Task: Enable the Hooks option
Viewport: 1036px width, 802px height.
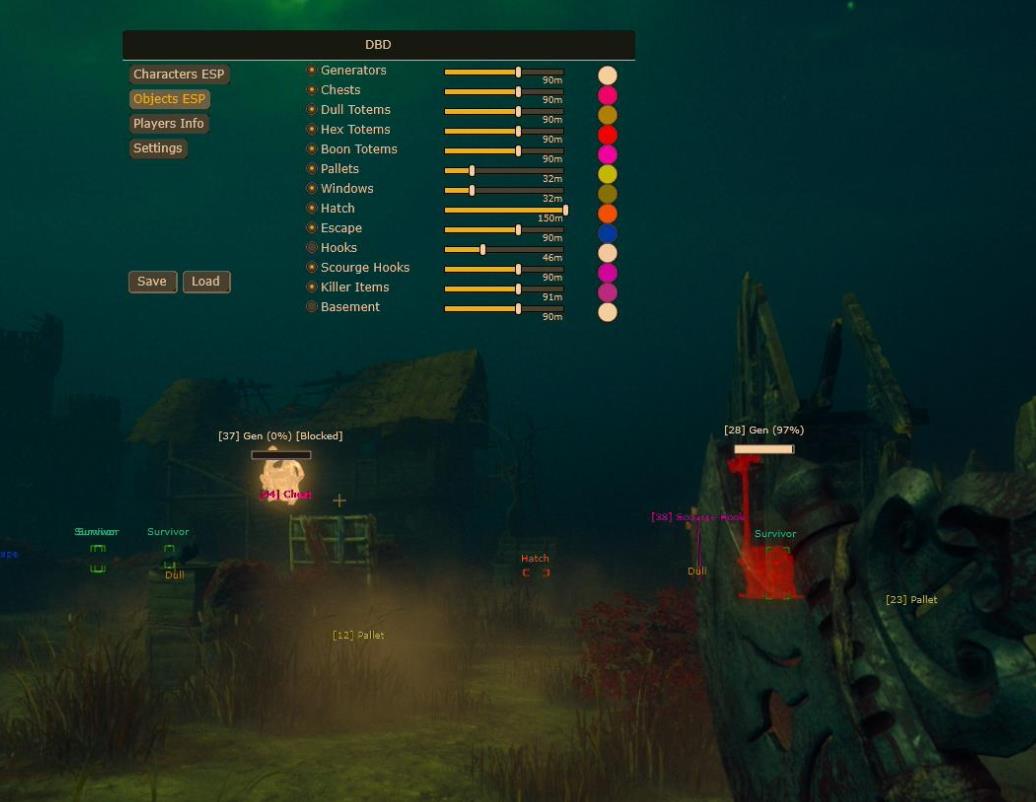Action: point(312,248)
